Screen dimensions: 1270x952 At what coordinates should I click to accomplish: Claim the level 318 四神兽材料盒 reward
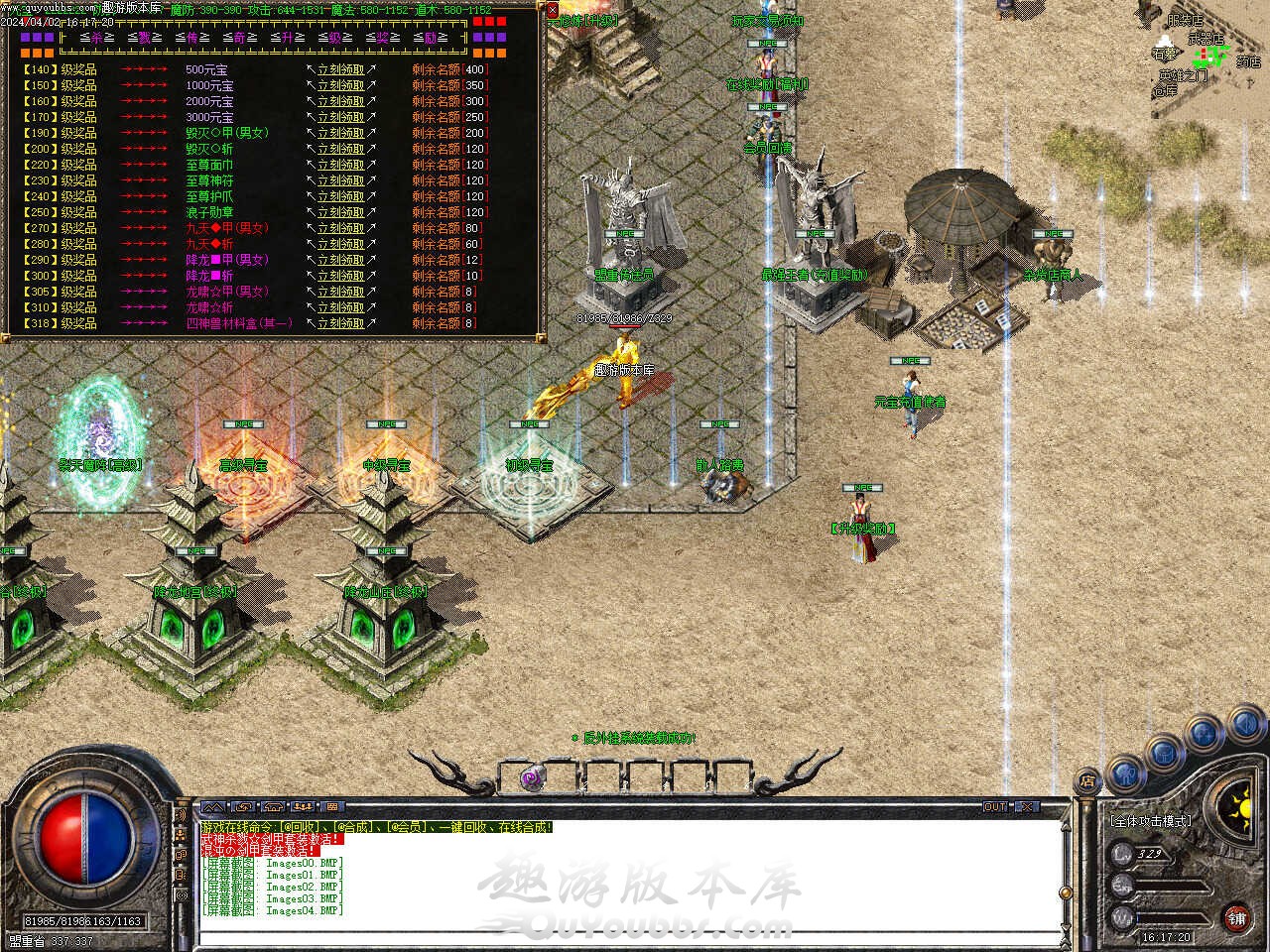coord(340,324)
